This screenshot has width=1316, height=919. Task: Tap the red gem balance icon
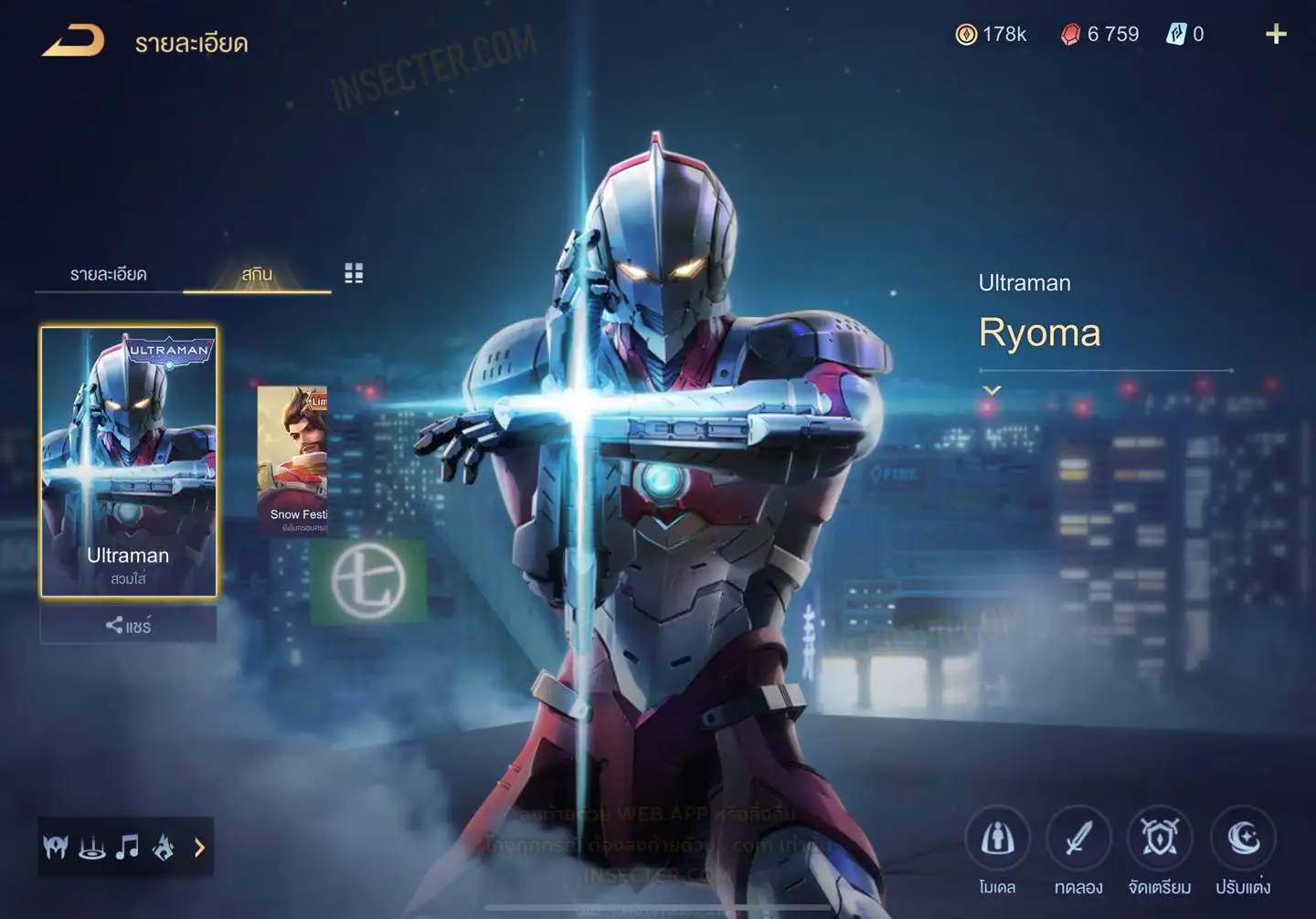point(1070,35)
